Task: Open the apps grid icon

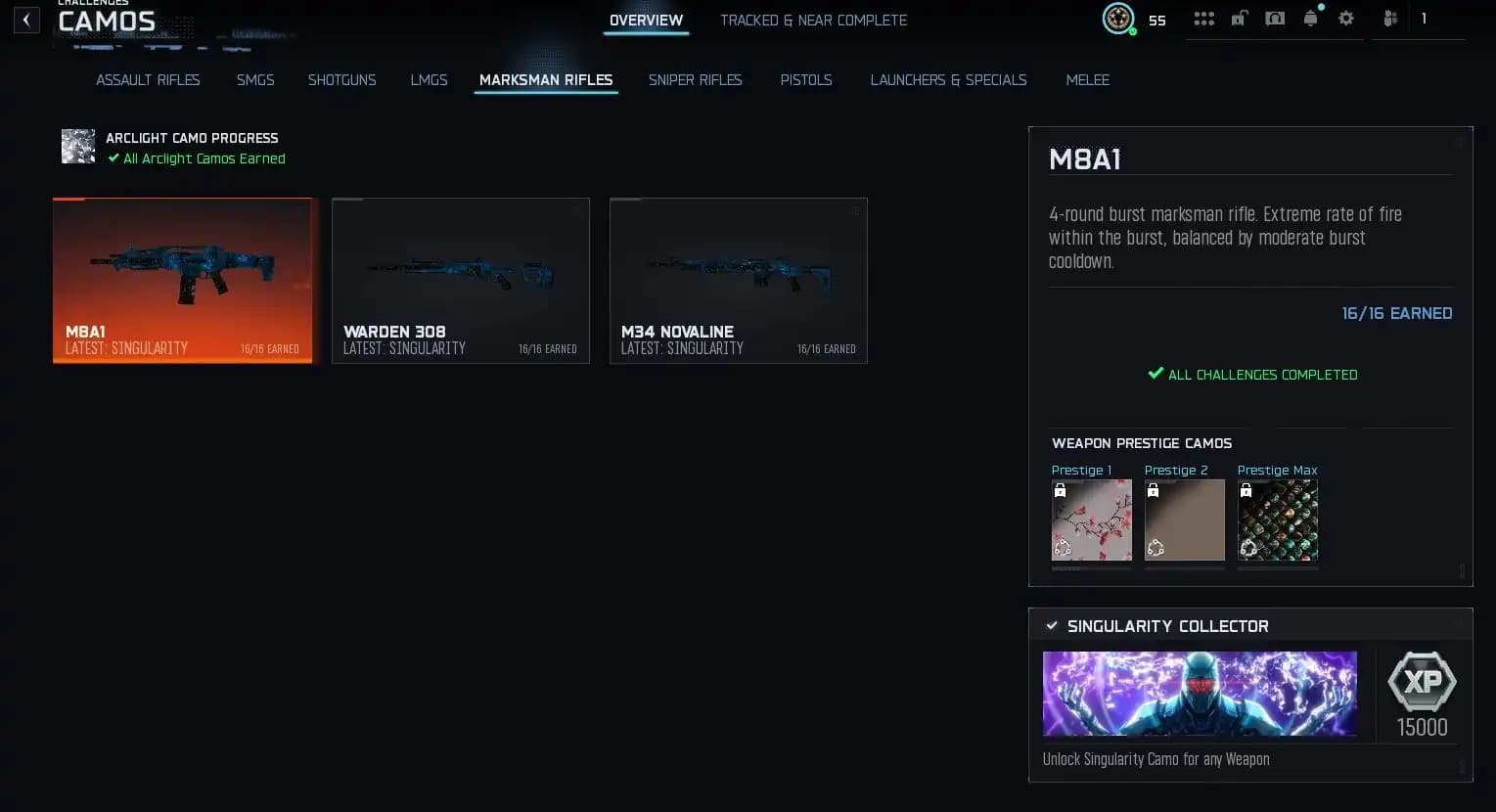Action: [1203, 19]
